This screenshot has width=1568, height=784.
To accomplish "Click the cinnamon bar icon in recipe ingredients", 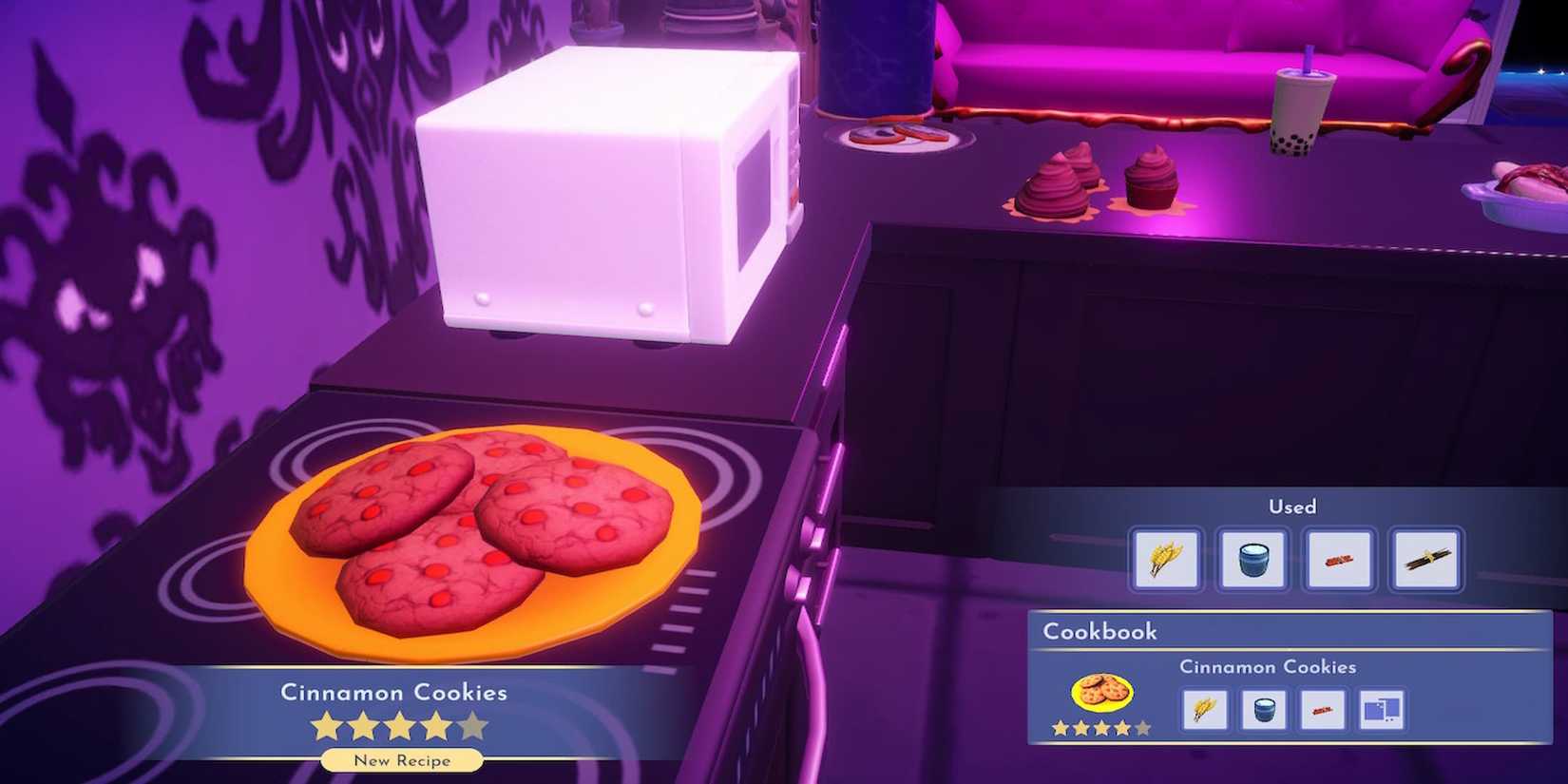I will click(x=1324, y=708).
